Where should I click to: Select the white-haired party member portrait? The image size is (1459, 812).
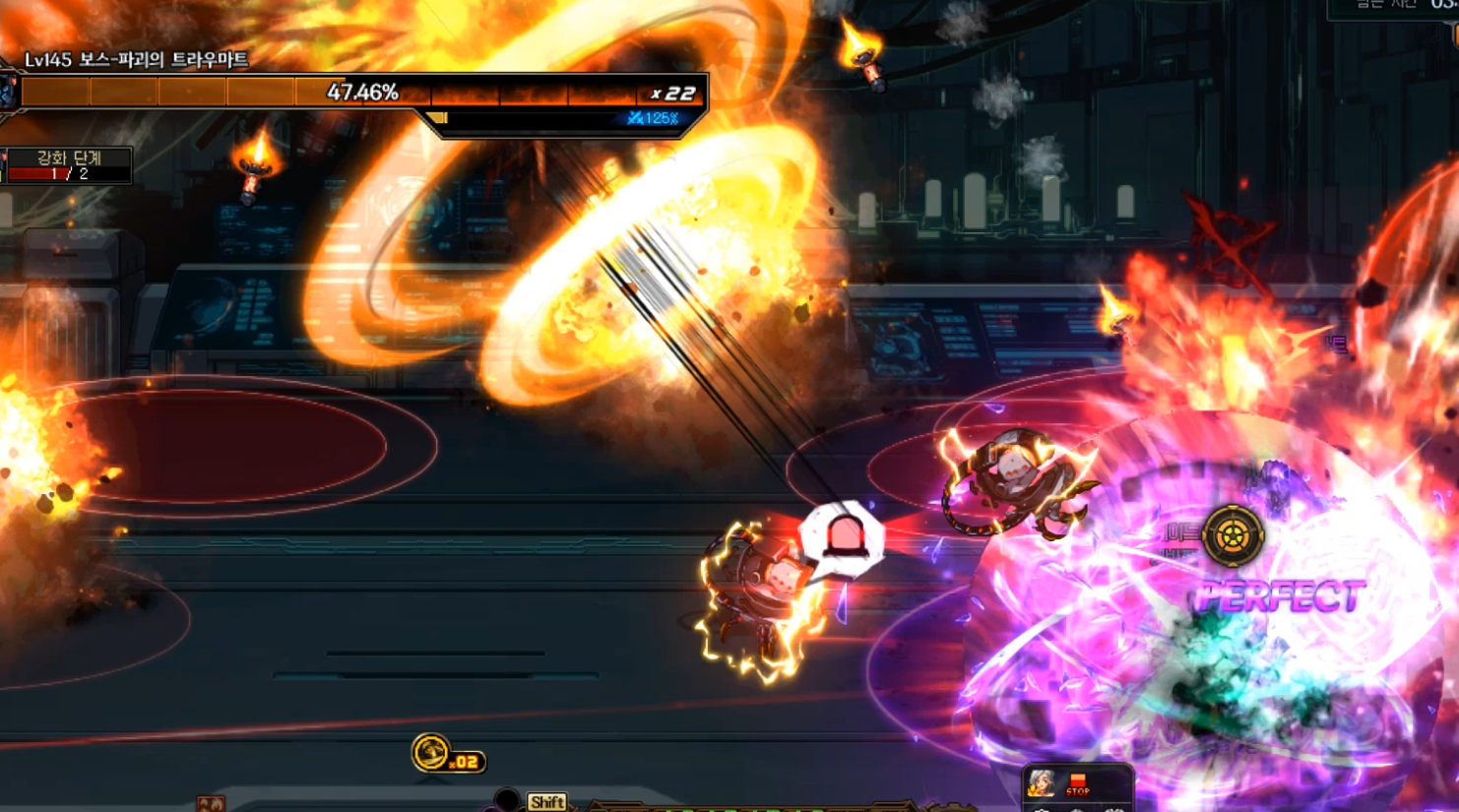click(1042, 783)
